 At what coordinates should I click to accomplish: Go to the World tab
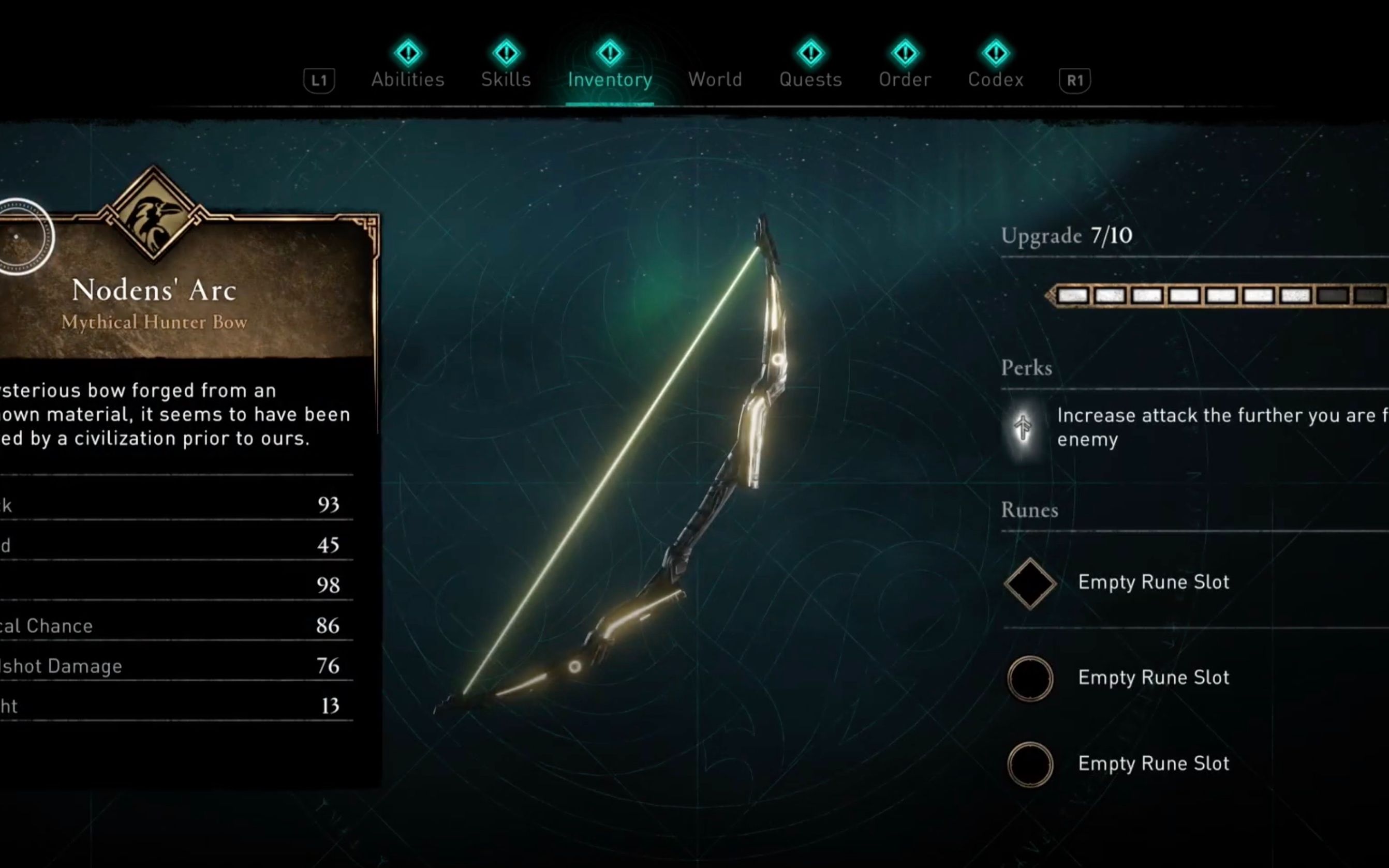pos(715,79)
